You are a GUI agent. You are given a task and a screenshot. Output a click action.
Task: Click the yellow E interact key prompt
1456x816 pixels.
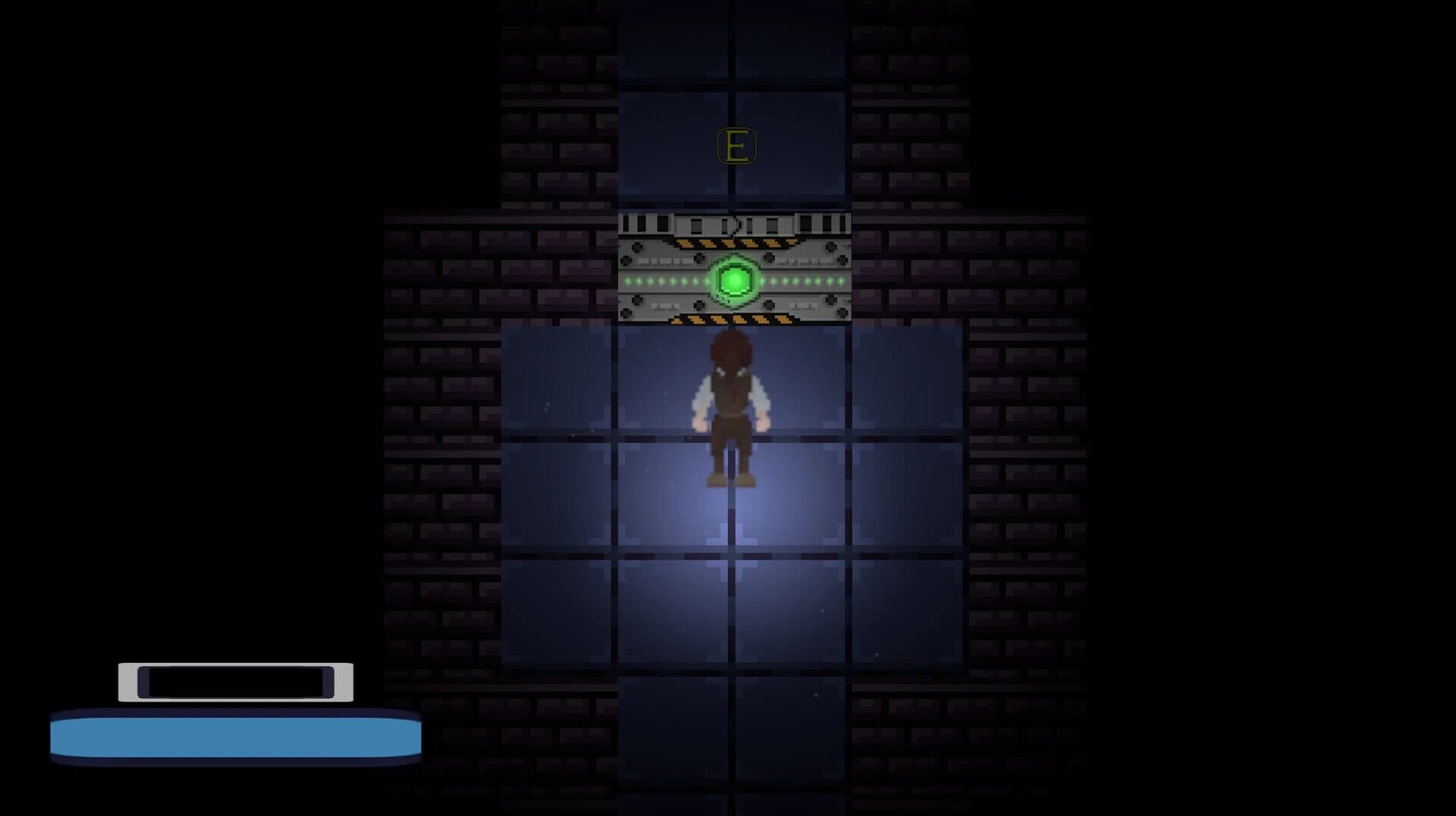pos(736,144)
